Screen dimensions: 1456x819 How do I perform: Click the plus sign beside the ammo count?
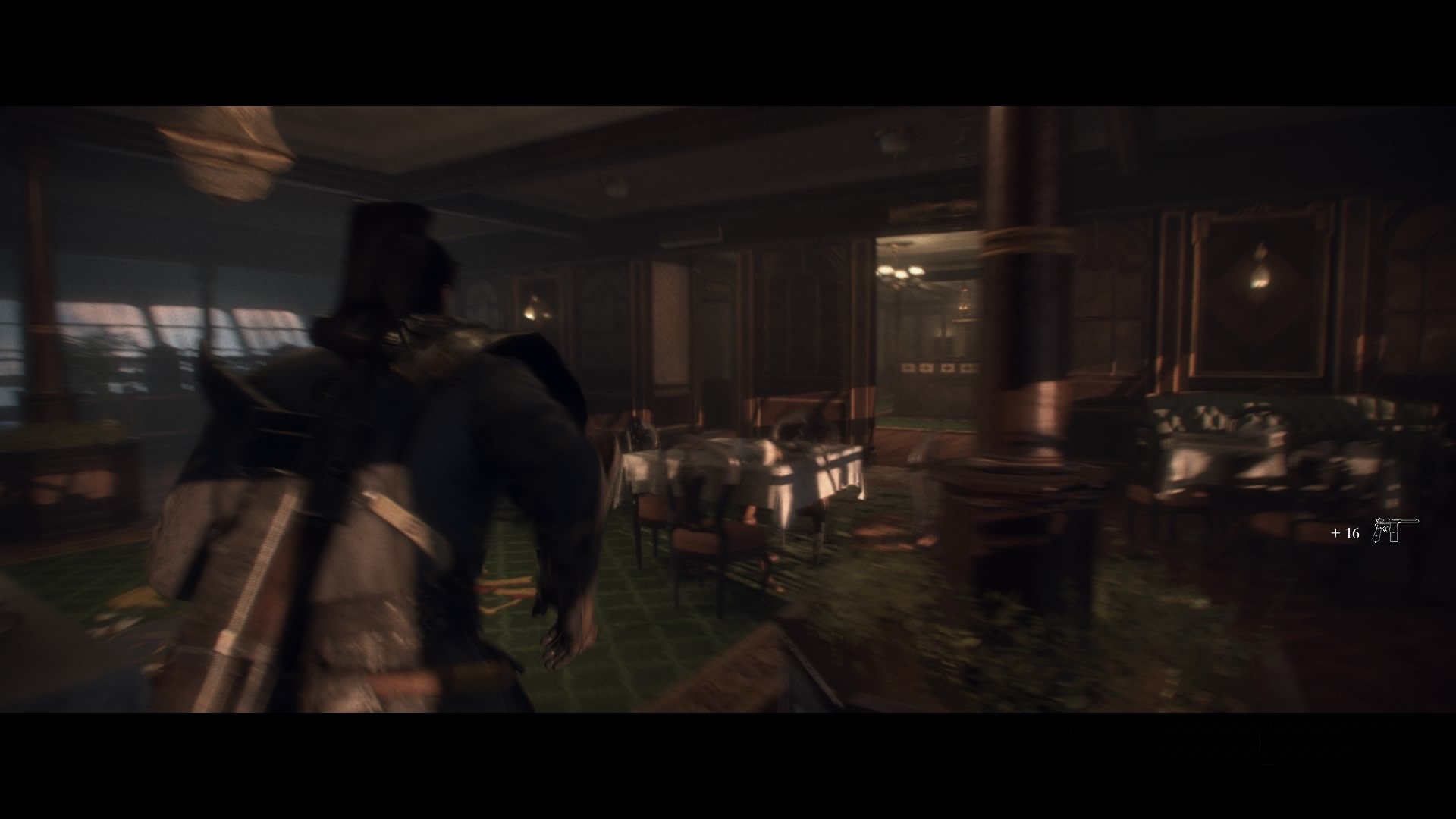1335,533
